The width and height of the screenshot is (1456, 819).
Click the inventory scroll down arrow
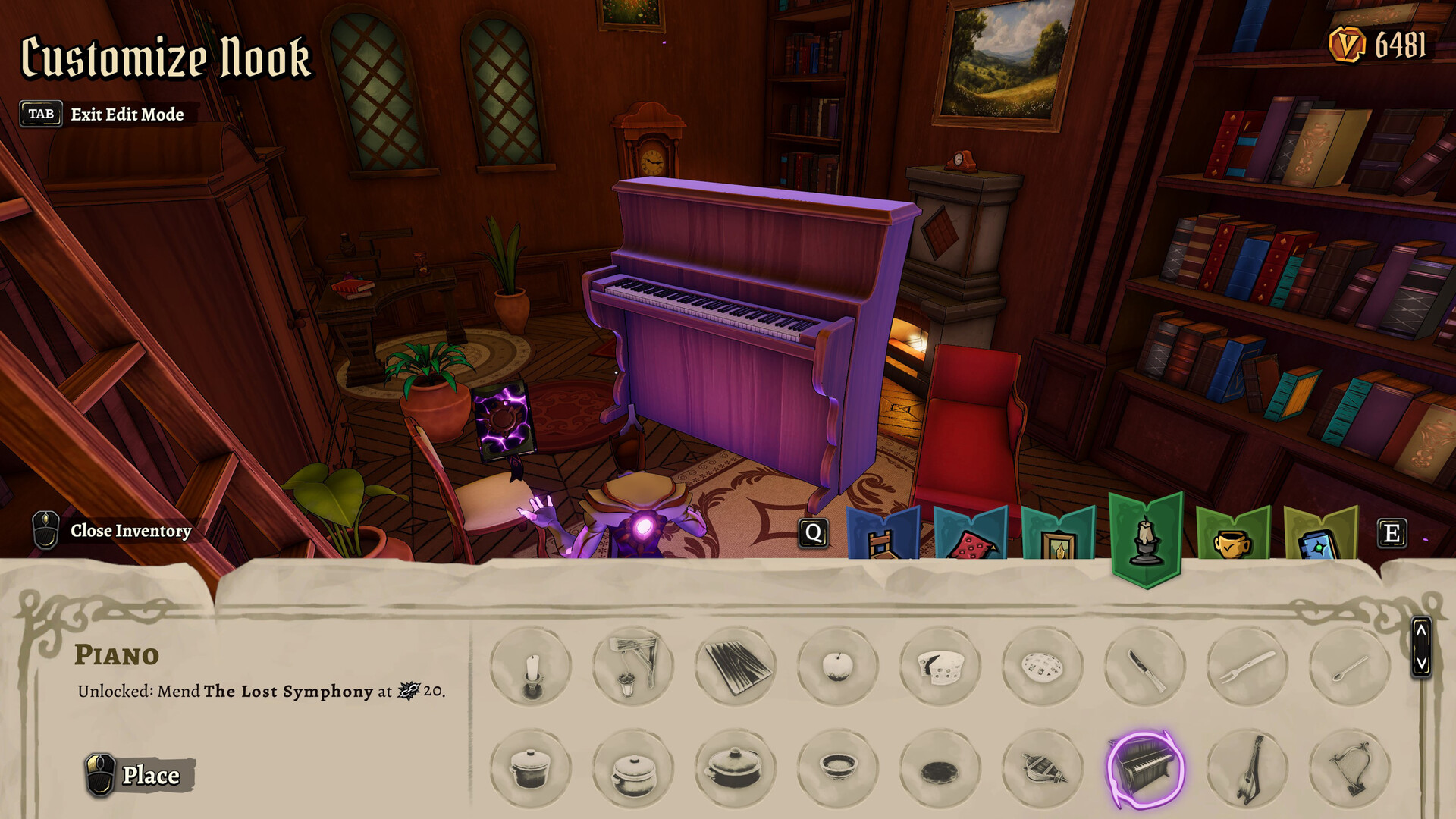pyautogui.click(x=1421, y=664)
